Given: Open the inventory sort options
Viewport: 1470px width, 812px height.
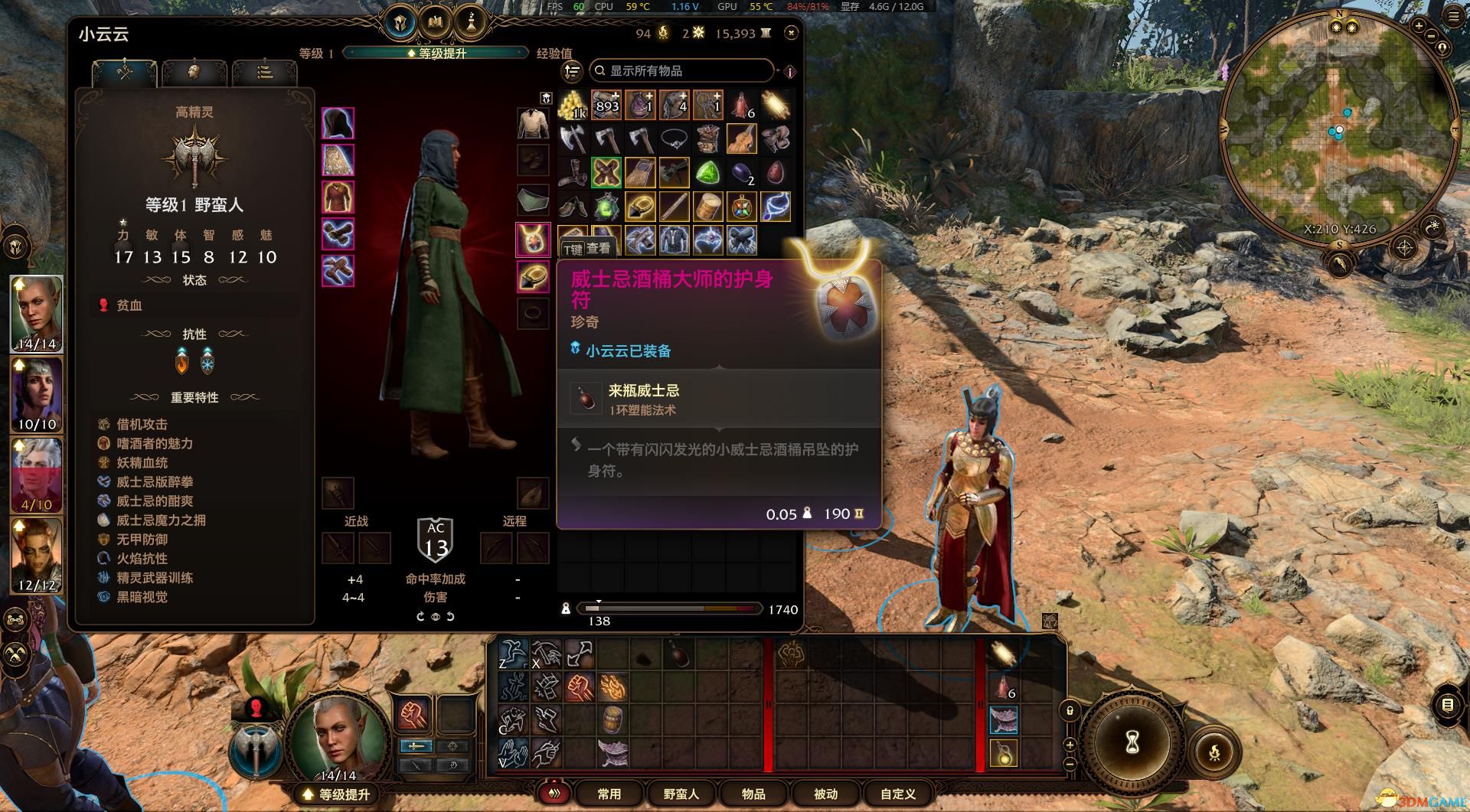Looking at the screenshot, I should click(573, 71).
